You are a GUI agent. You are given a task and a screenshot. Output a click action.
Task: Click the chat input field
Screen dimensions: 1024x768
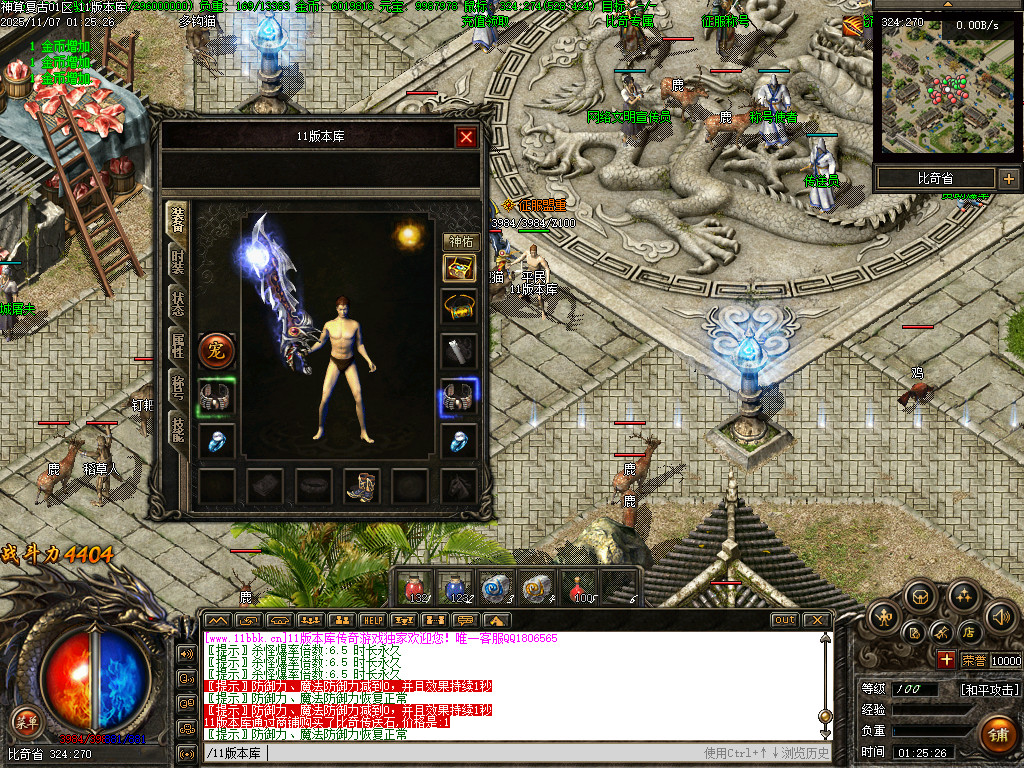480,753
